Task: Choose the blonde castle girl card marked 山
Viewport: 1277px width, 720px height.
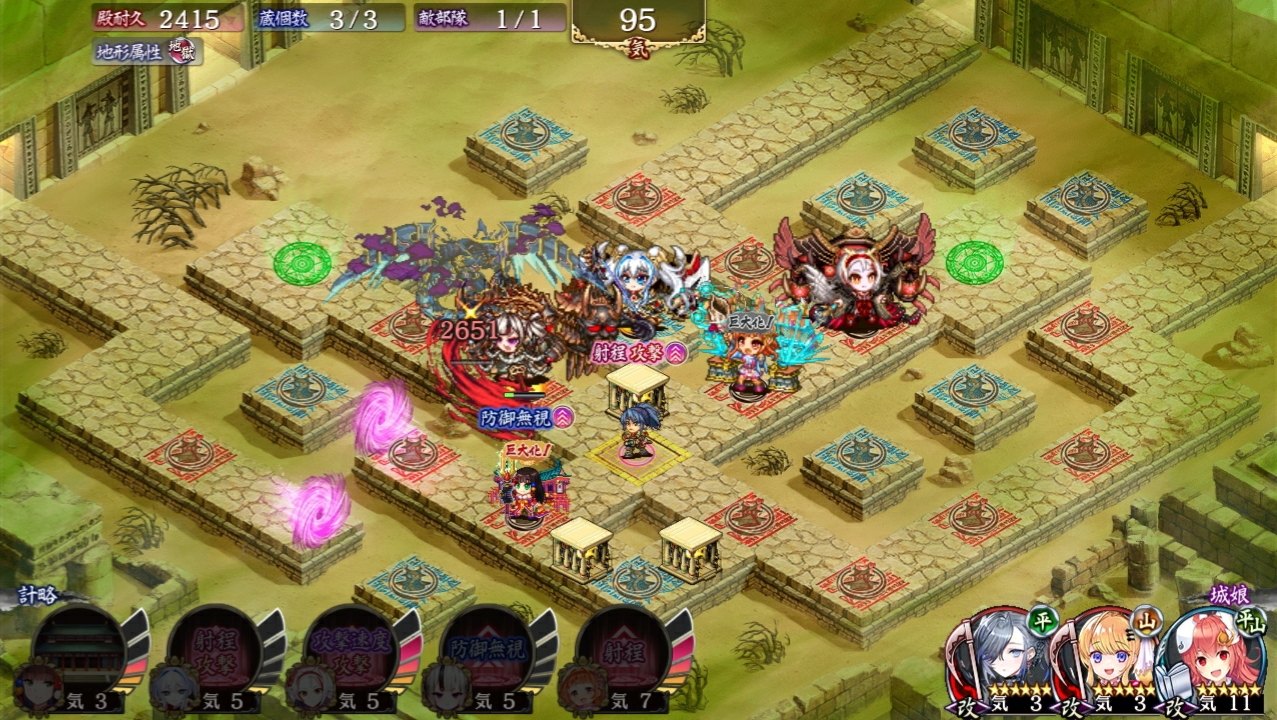Action: coord(1102,658)
